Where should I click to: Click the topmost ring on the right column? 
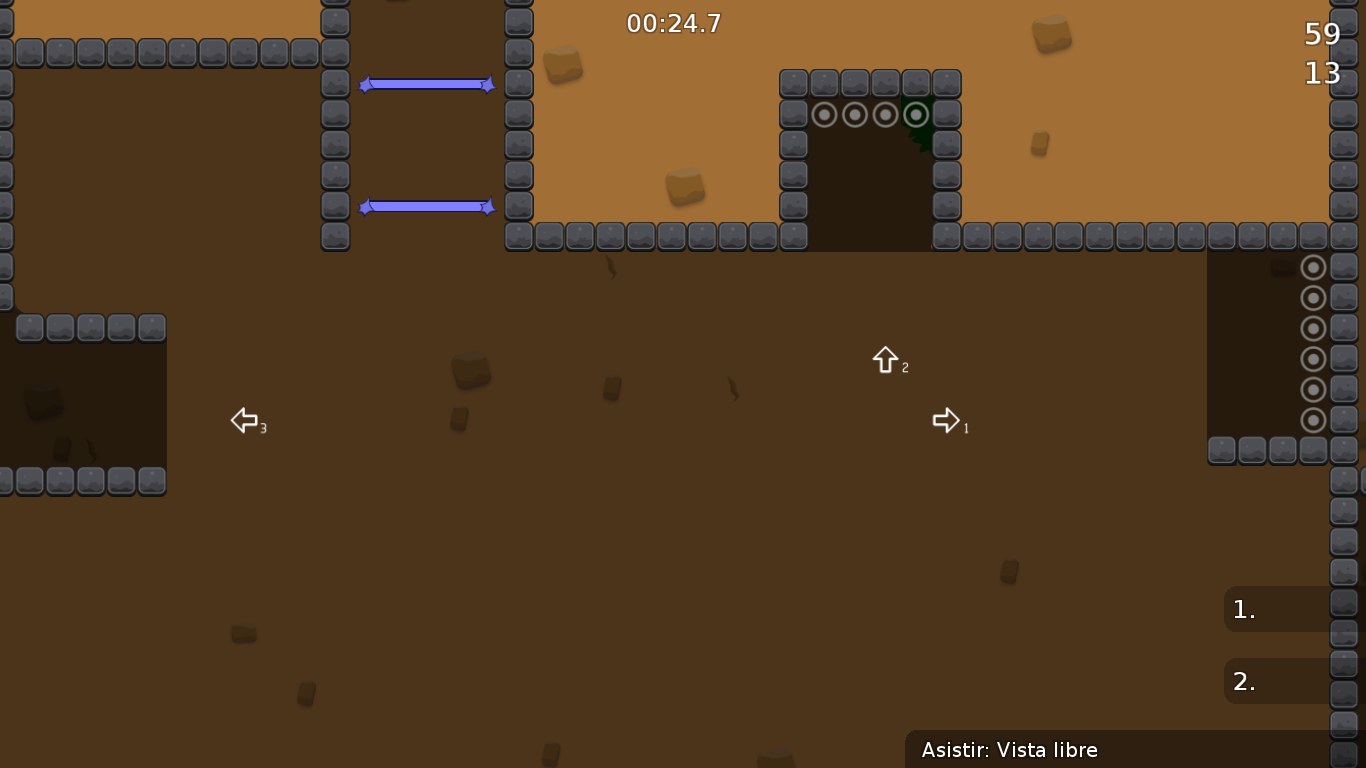(x=1313, y=267)
